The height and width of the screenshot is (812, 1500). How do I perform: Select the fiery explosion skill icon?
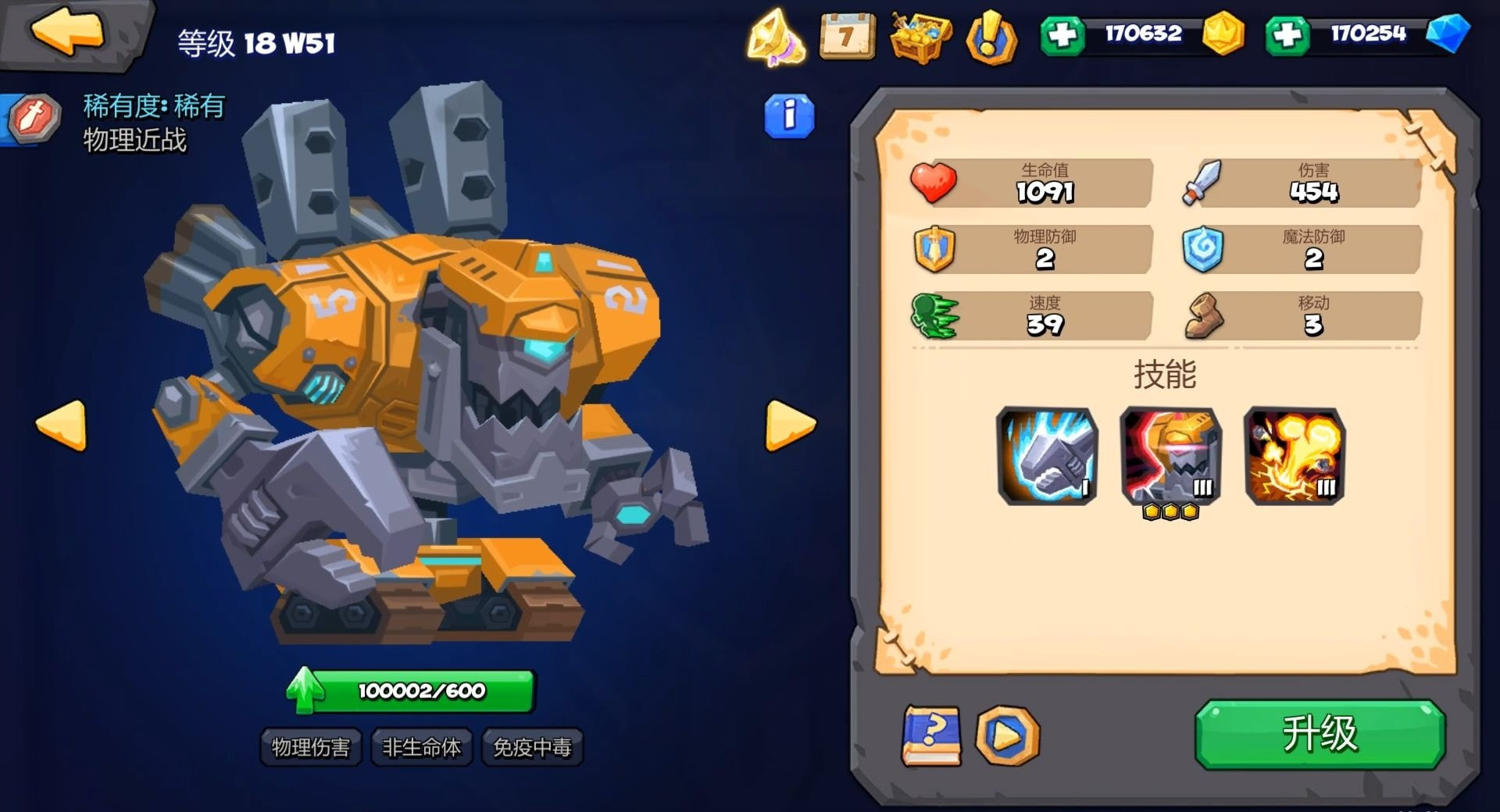(1294, 455)
